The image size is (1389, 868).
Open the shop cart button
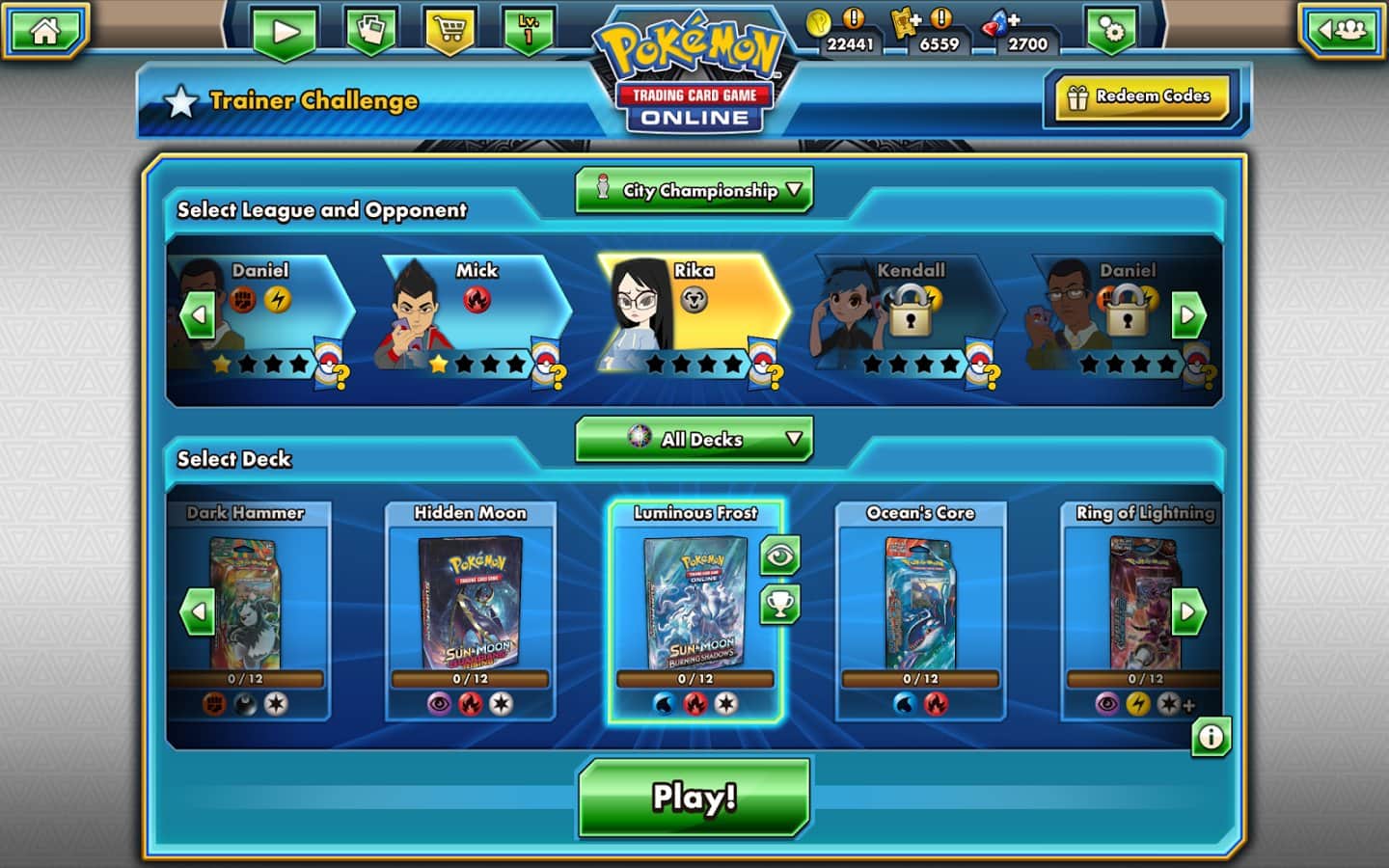(449, 29)
